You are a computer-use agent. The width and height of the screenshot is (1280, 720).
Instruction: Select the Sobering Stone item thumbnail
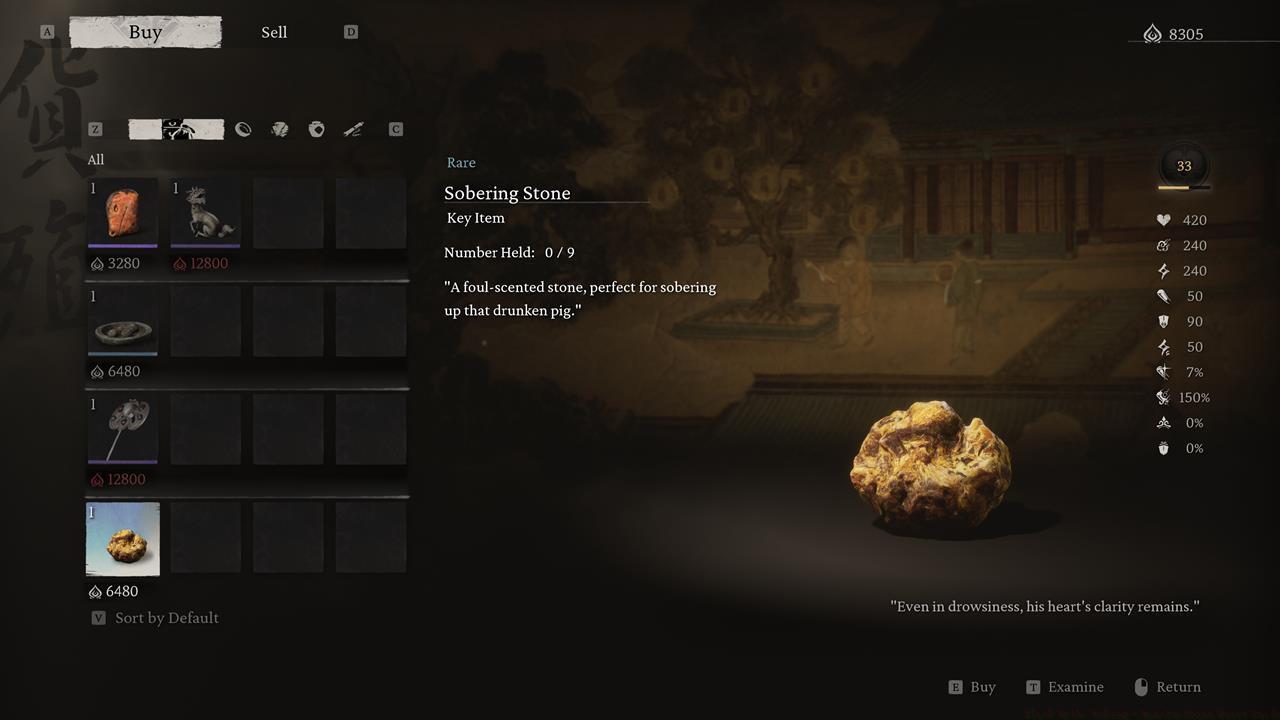pos(122,539)
